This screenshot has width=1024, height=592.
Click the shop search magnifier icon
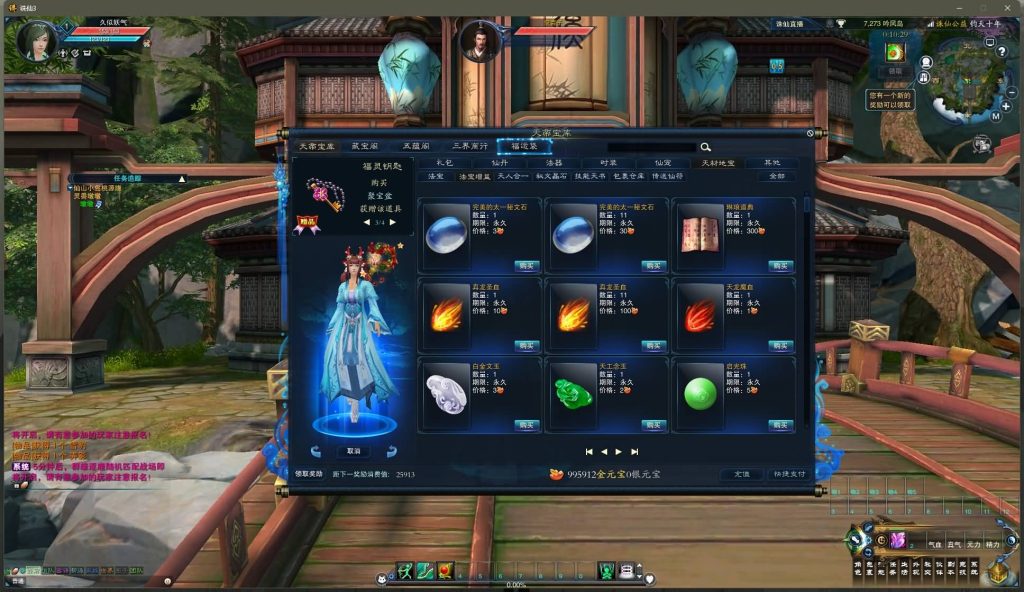click(x=705, y=147)
